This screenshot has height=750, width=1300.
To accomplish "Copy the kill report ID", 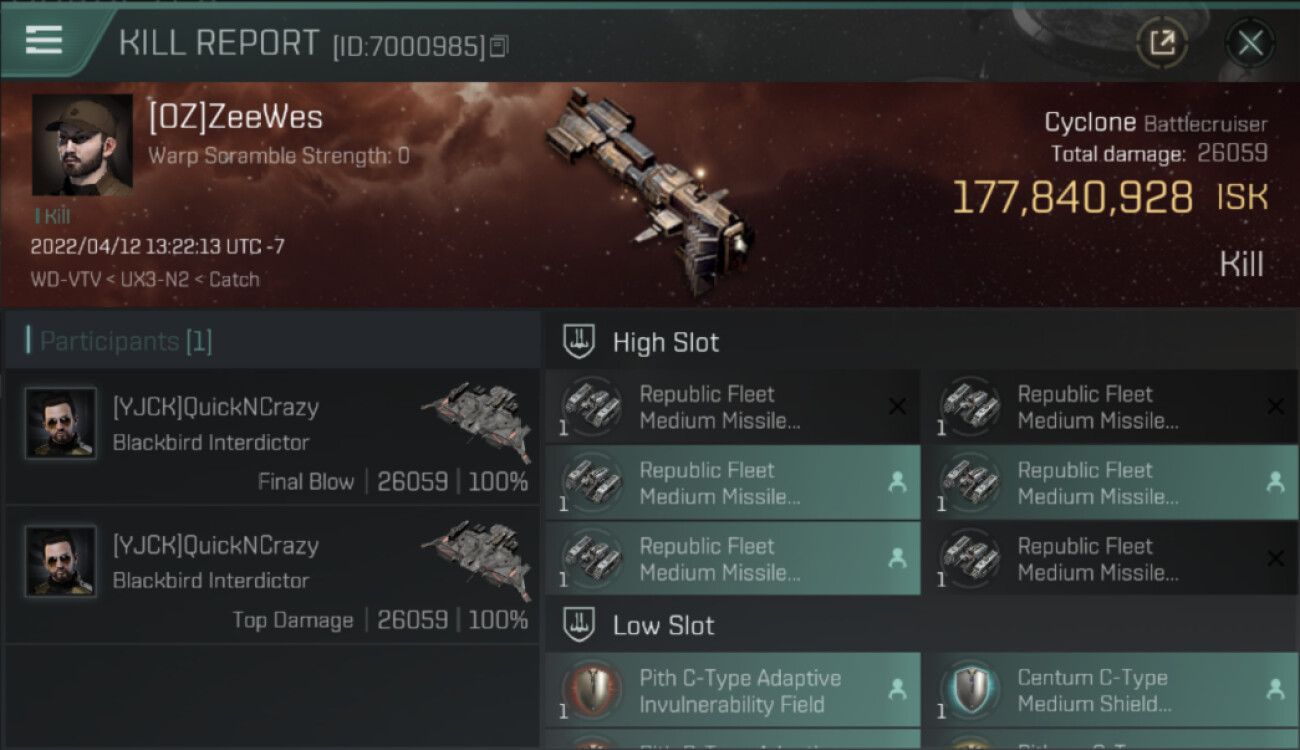I will click(x=499, y=45).
